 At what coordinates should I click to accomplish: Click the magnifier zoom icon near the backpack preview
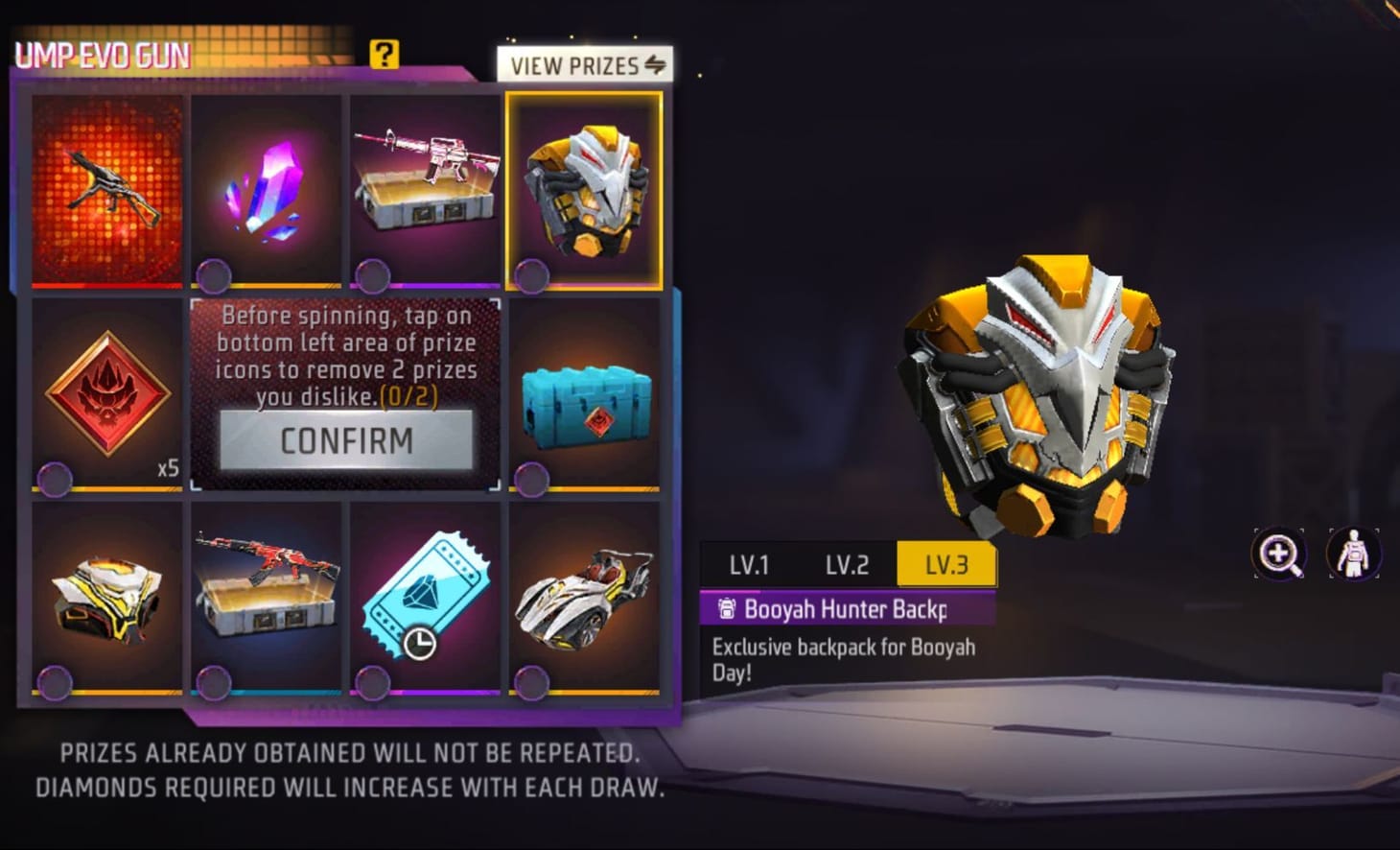[x=1279, y=553]
